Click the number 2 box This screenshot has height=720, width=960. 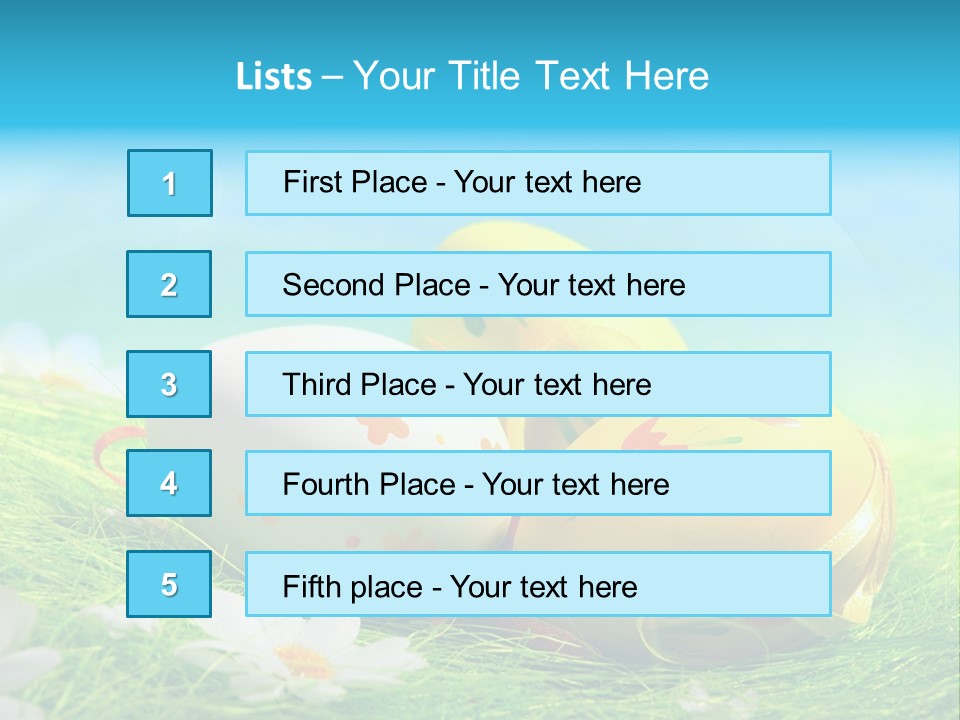(170, 284)
